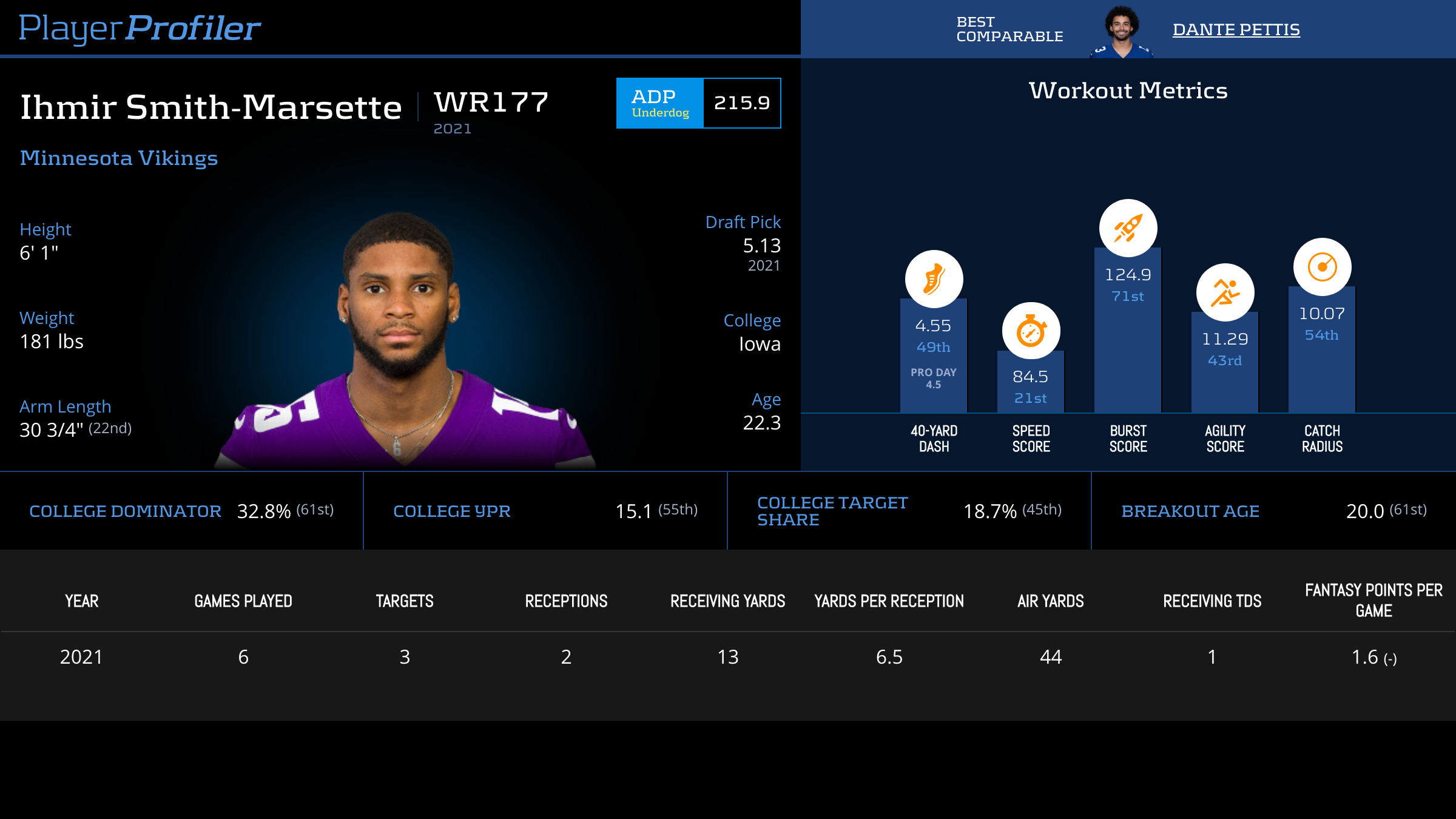Choose the Burst Score rocket icon
1456x819 pixels.
[1128, 228]
